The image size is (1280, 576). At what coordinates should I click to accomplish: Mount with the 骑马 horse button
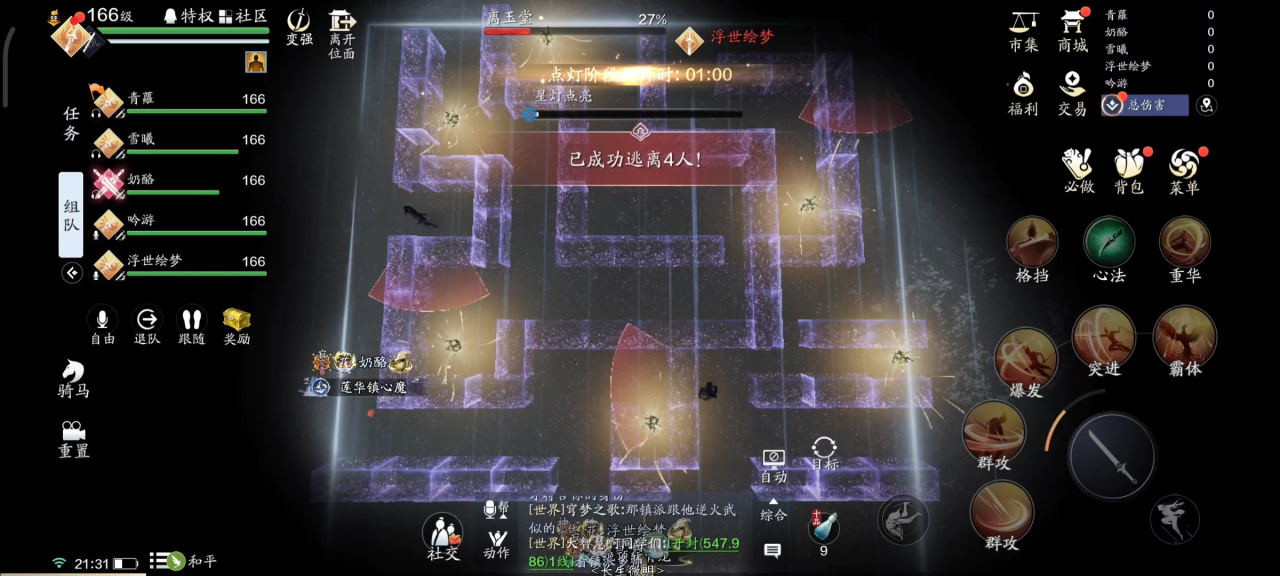73,377
